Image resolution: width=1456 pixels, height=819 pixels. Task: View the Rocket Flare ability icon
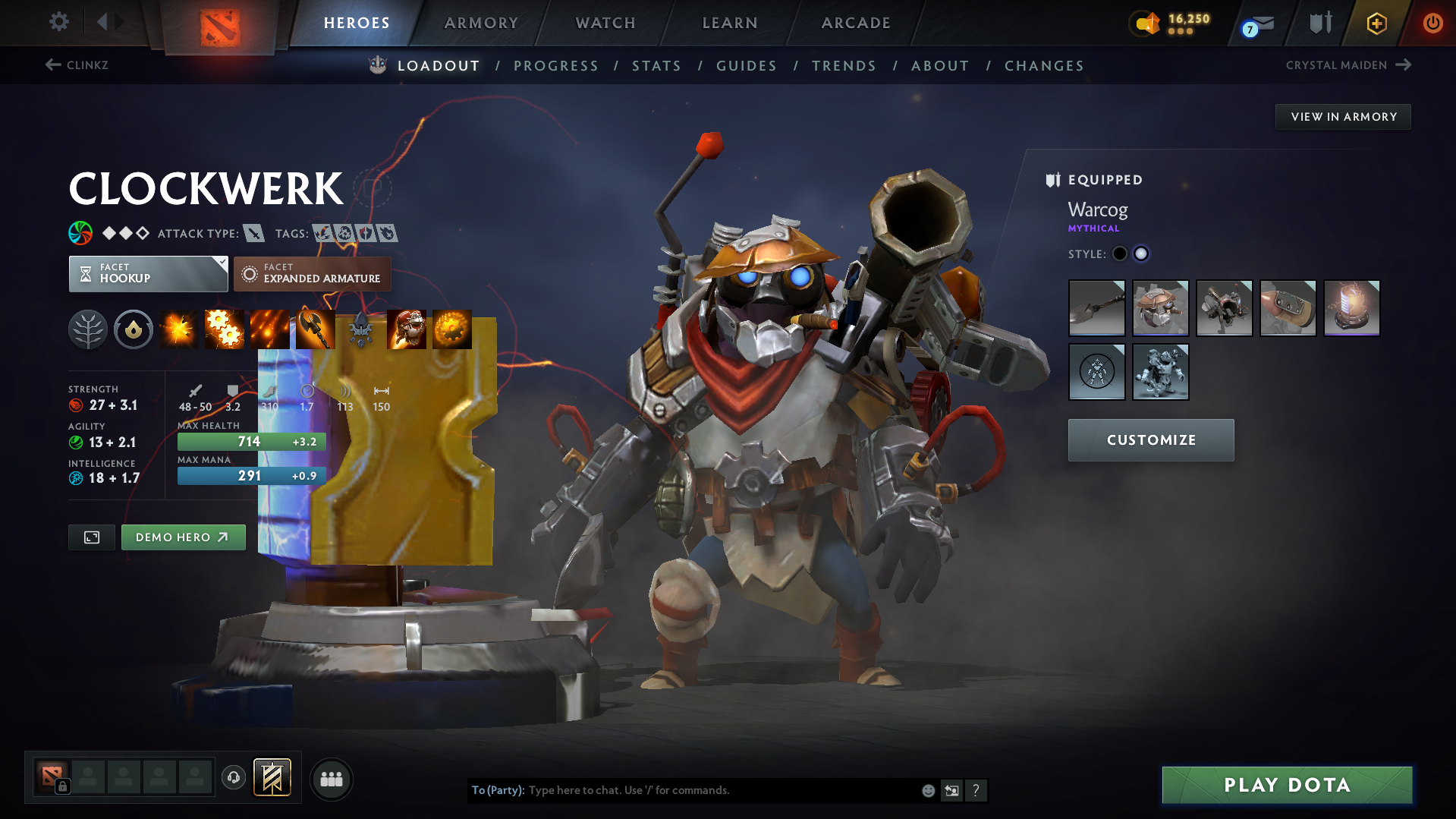click(x=269, y=329)
